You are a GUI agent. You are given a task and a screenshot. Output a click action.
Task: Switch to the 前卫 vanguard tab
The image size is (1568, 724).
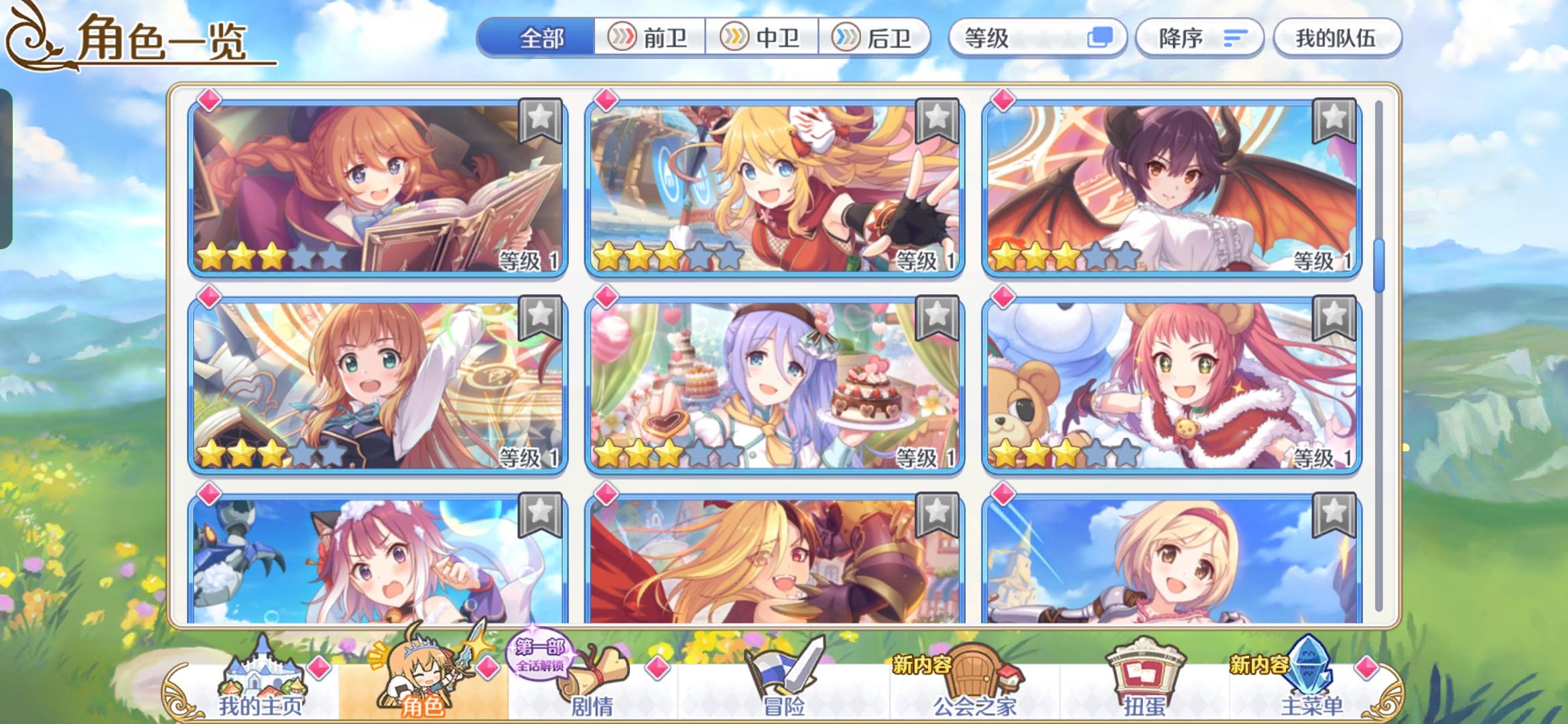[649, 38]
